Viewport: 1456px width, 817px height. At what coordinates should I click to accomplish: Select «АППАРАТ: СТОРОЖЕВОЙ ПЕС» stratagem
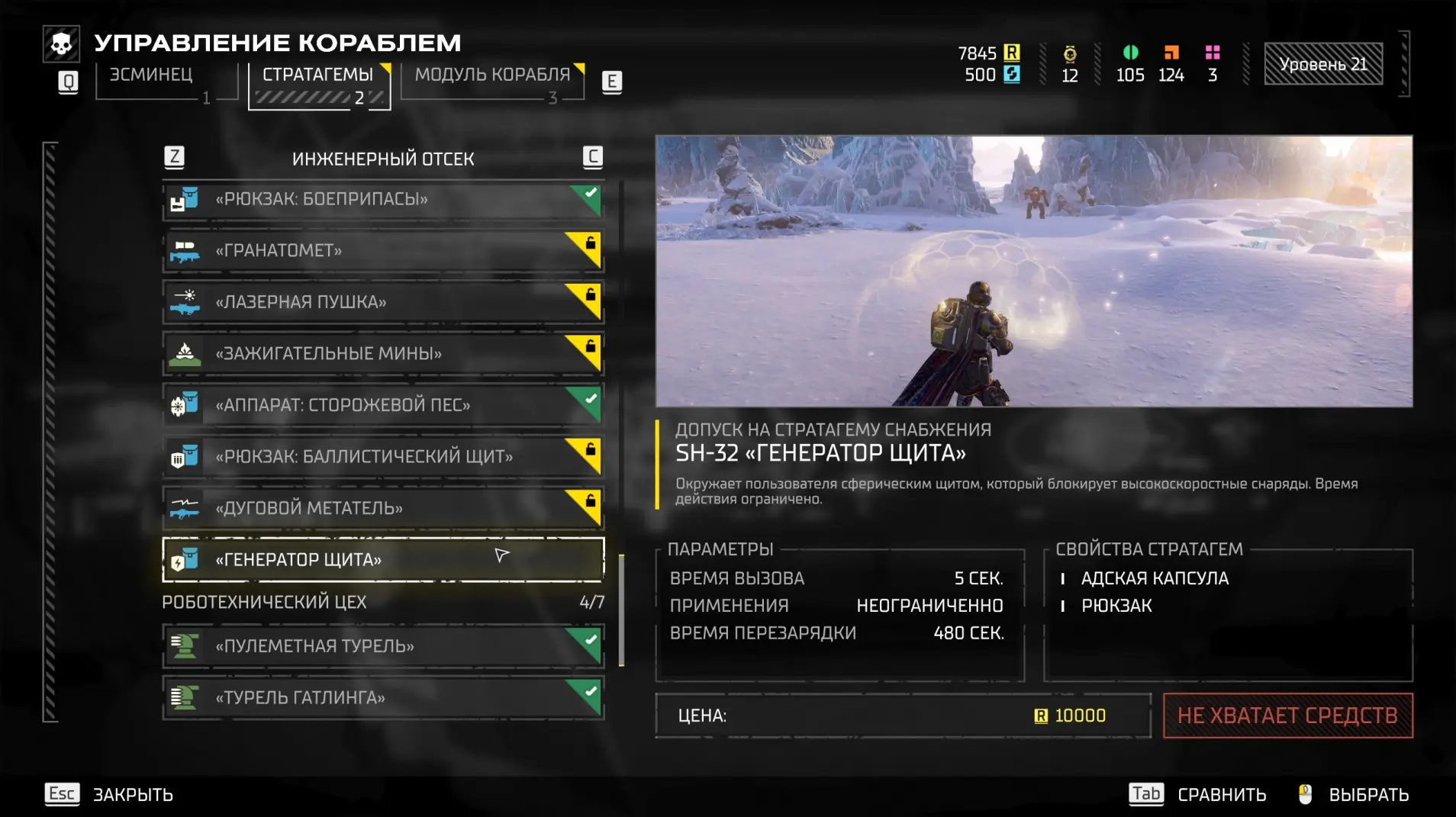click(382, 405)
